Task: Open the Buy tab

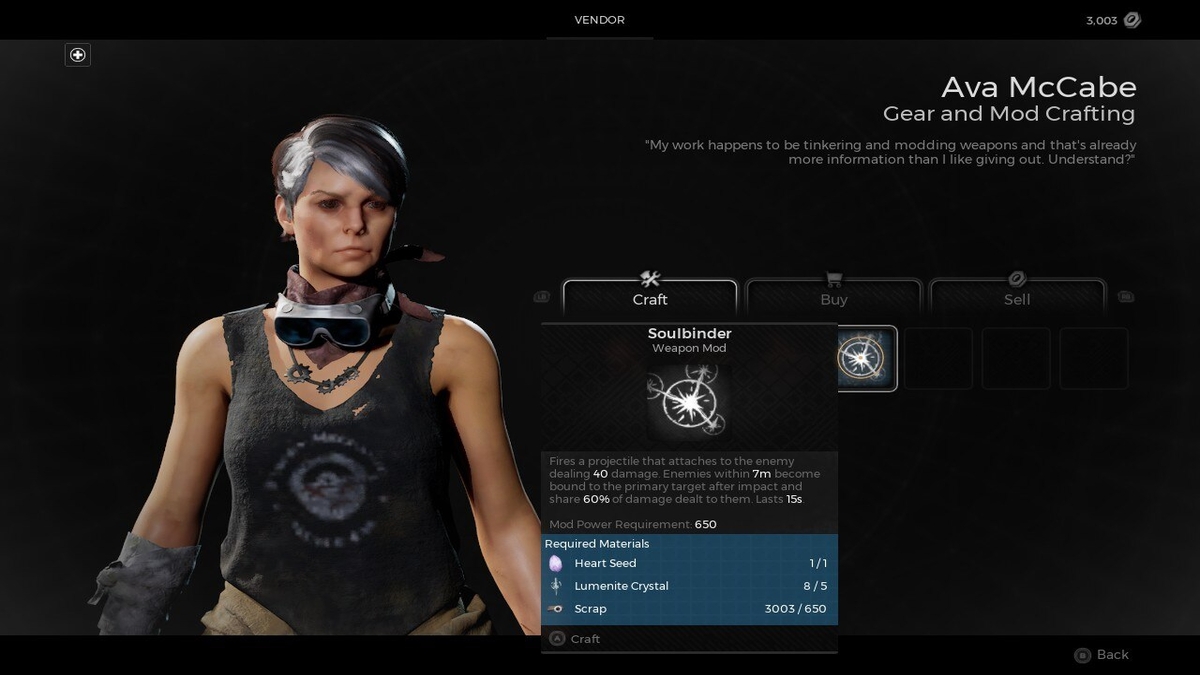Action: (833, 298)
